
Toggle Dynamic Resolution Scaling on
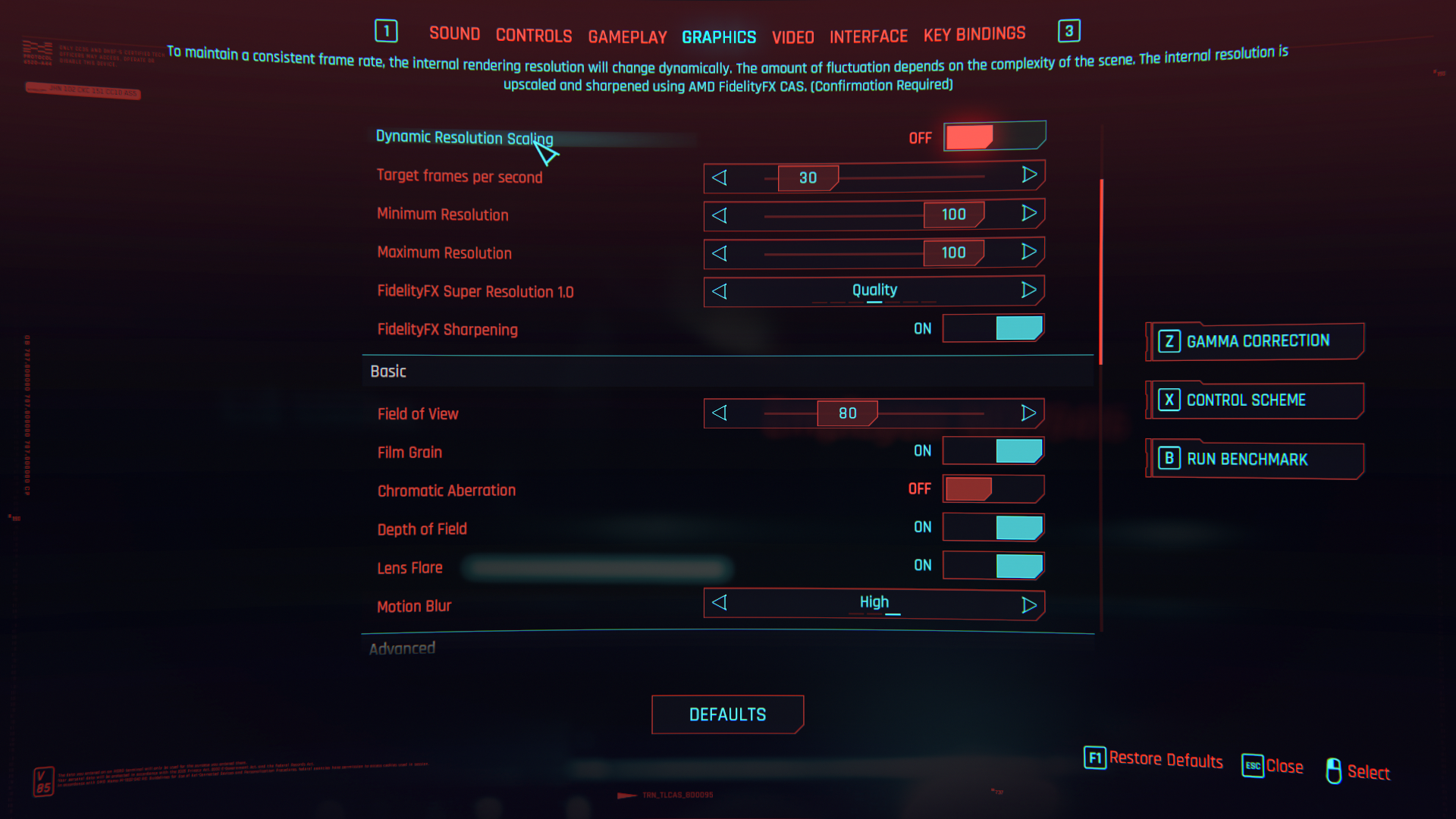tap(993, 136)
